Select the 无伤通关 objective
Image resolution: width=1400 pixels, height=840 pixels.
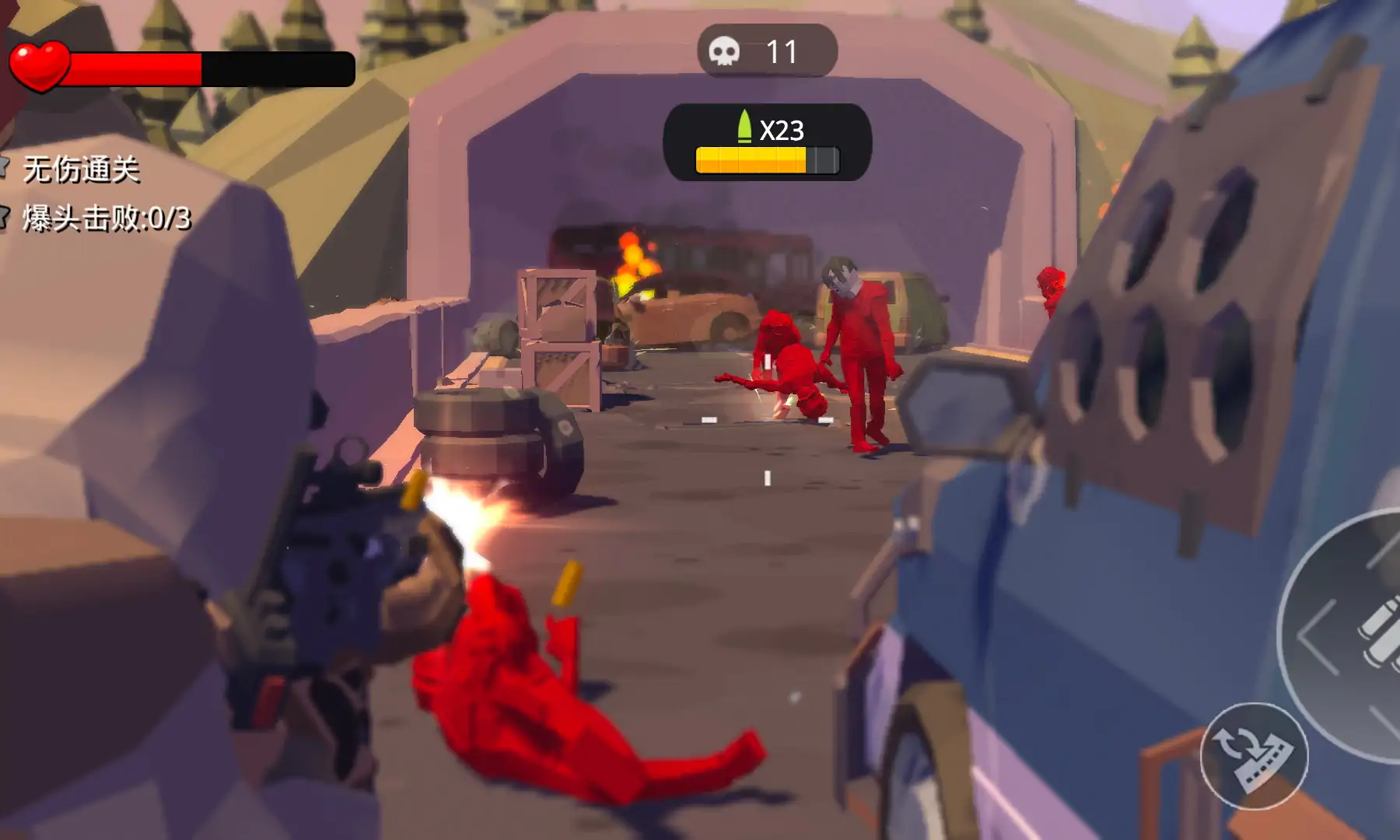(x=80, y=170)
